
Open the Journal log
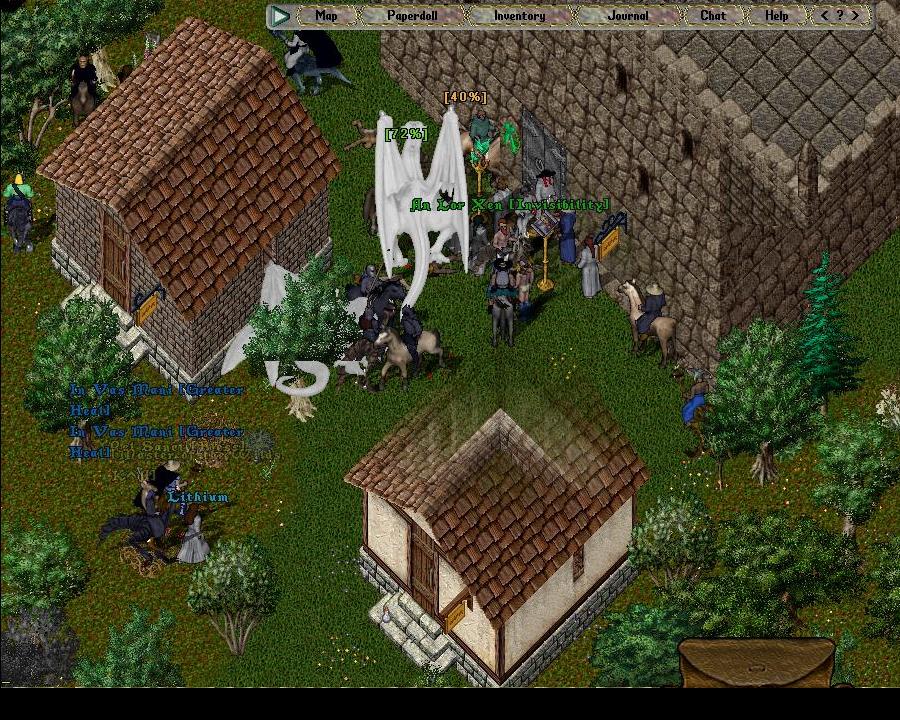click(628, 15)
